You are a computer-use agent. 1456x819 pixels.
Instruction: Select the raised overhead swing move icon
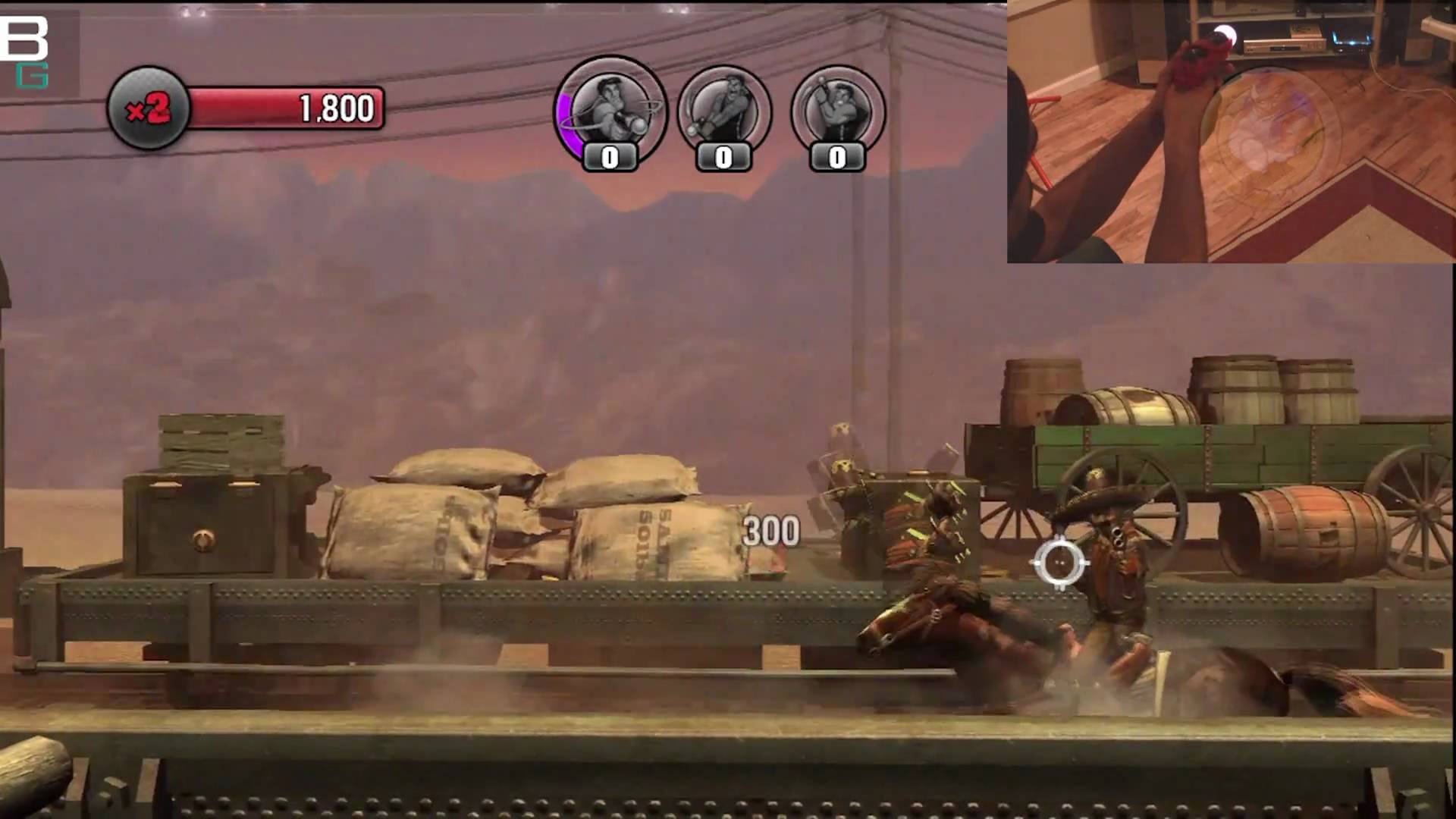(837, 111)
